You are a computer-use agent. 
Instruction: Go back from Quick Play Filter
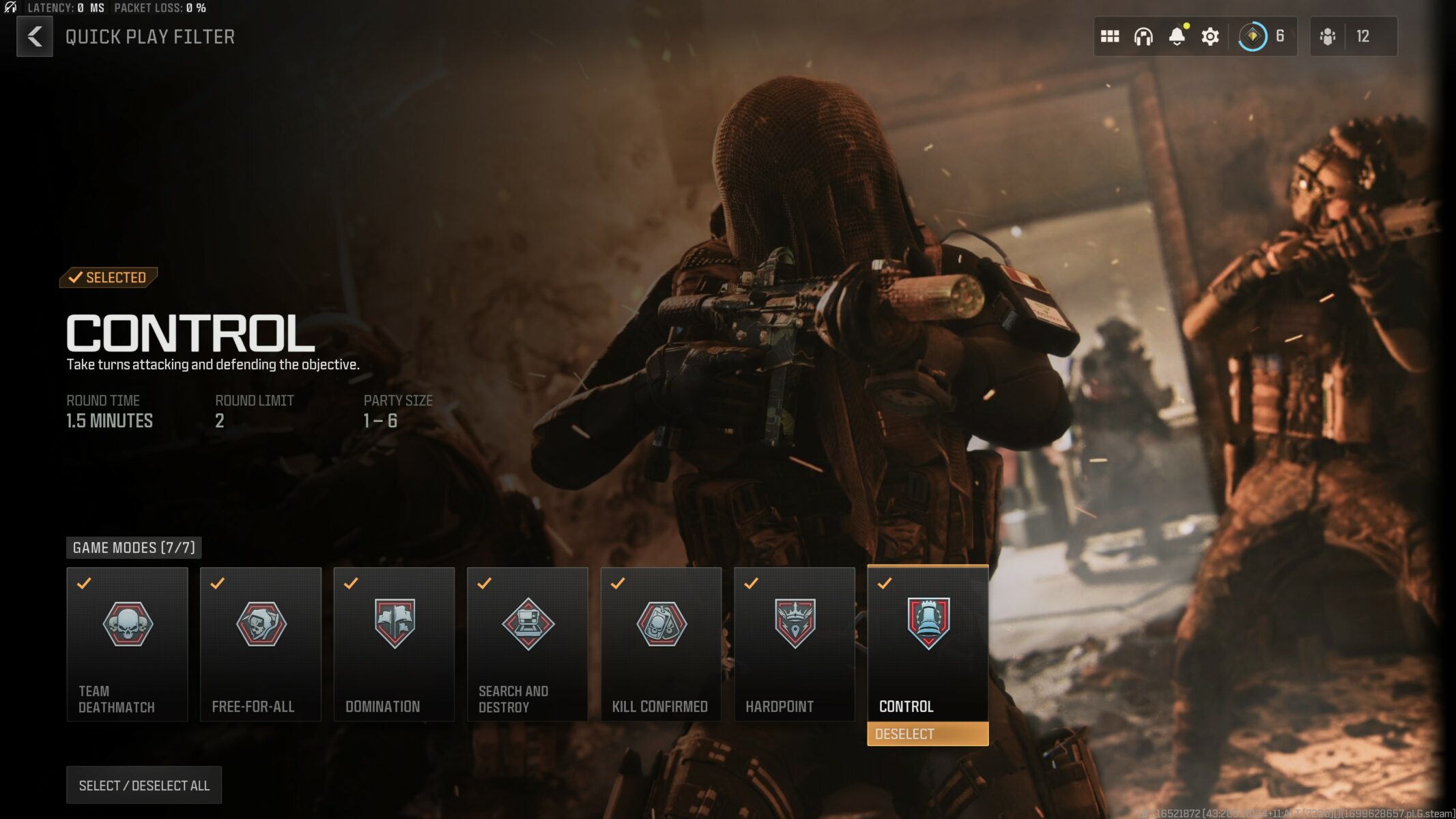tap(35, 37)
